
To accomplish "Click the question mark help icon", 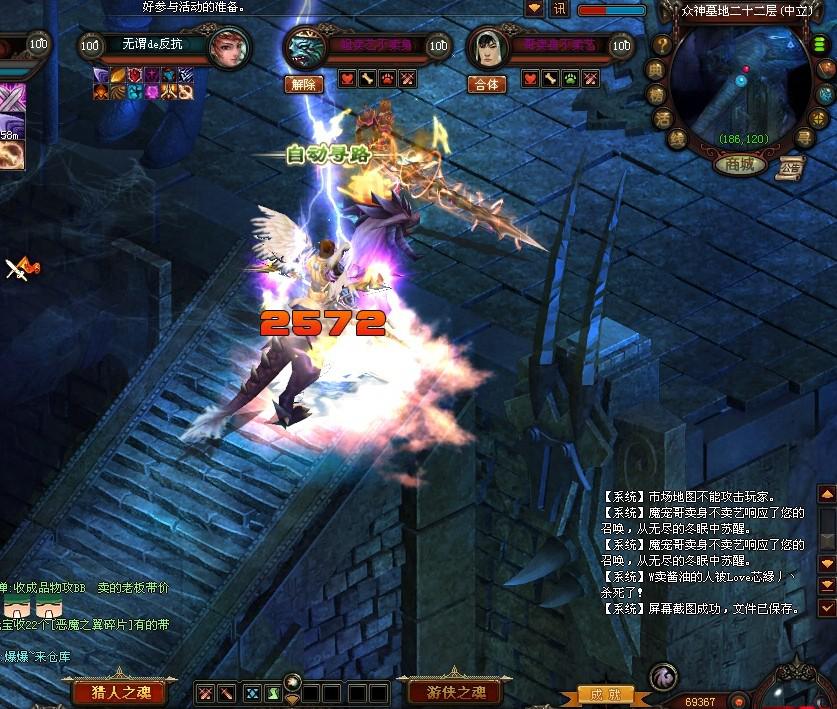I will (x=662, y=45).
